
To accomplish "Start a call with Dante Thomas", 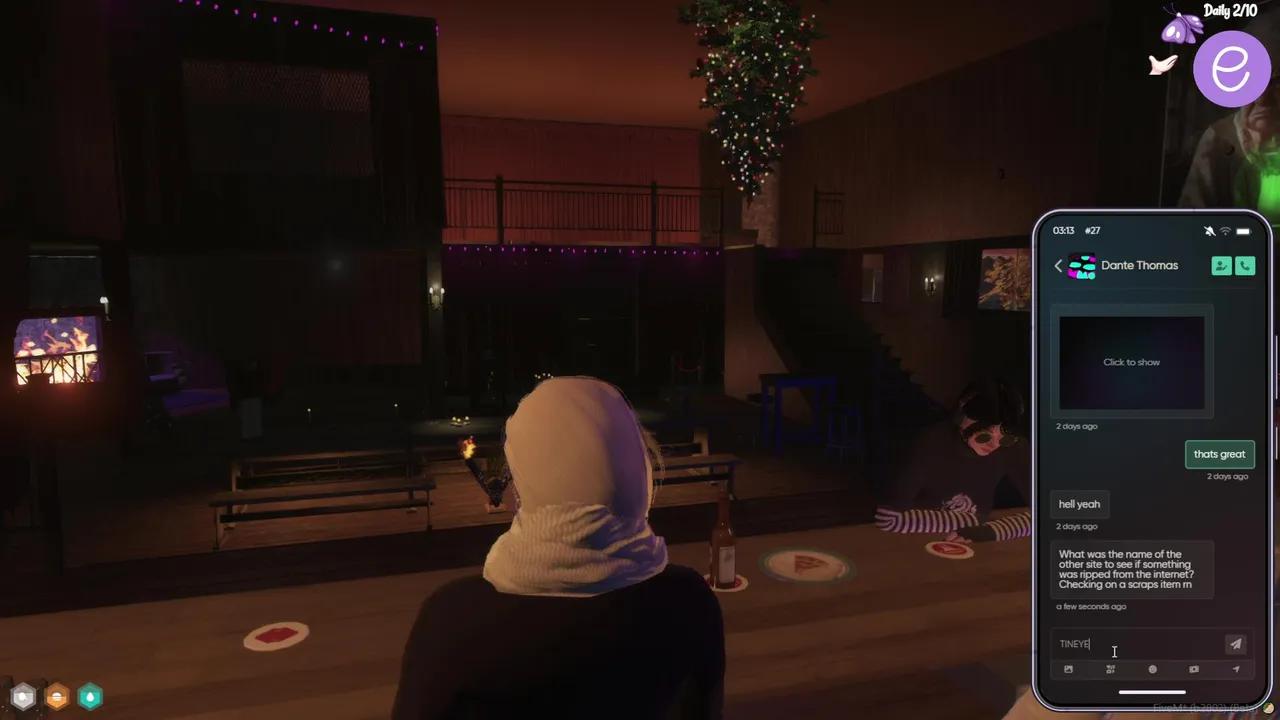I will (1245, 265).
